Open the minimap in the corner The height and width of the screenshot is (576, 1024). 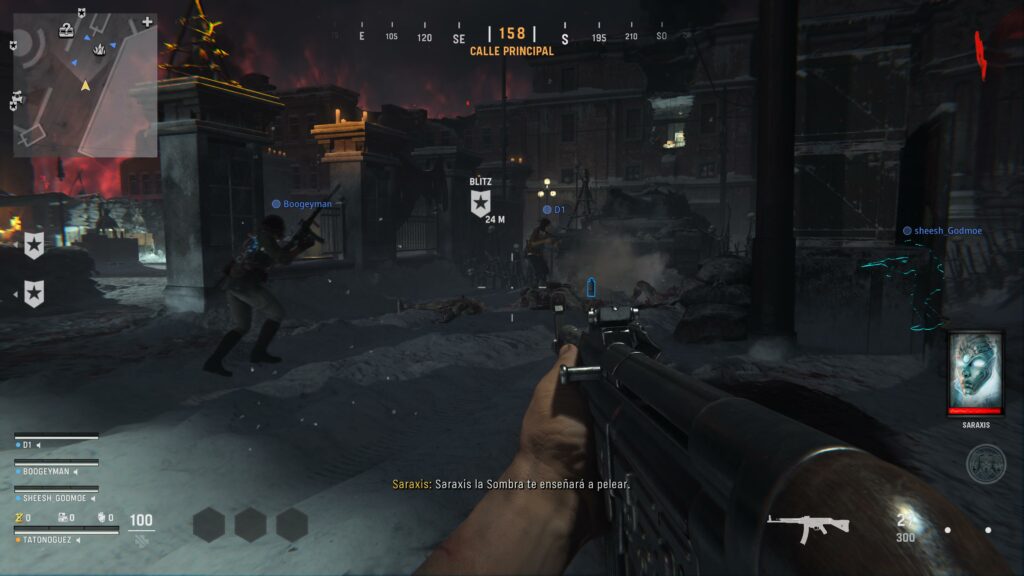[85, 85]
